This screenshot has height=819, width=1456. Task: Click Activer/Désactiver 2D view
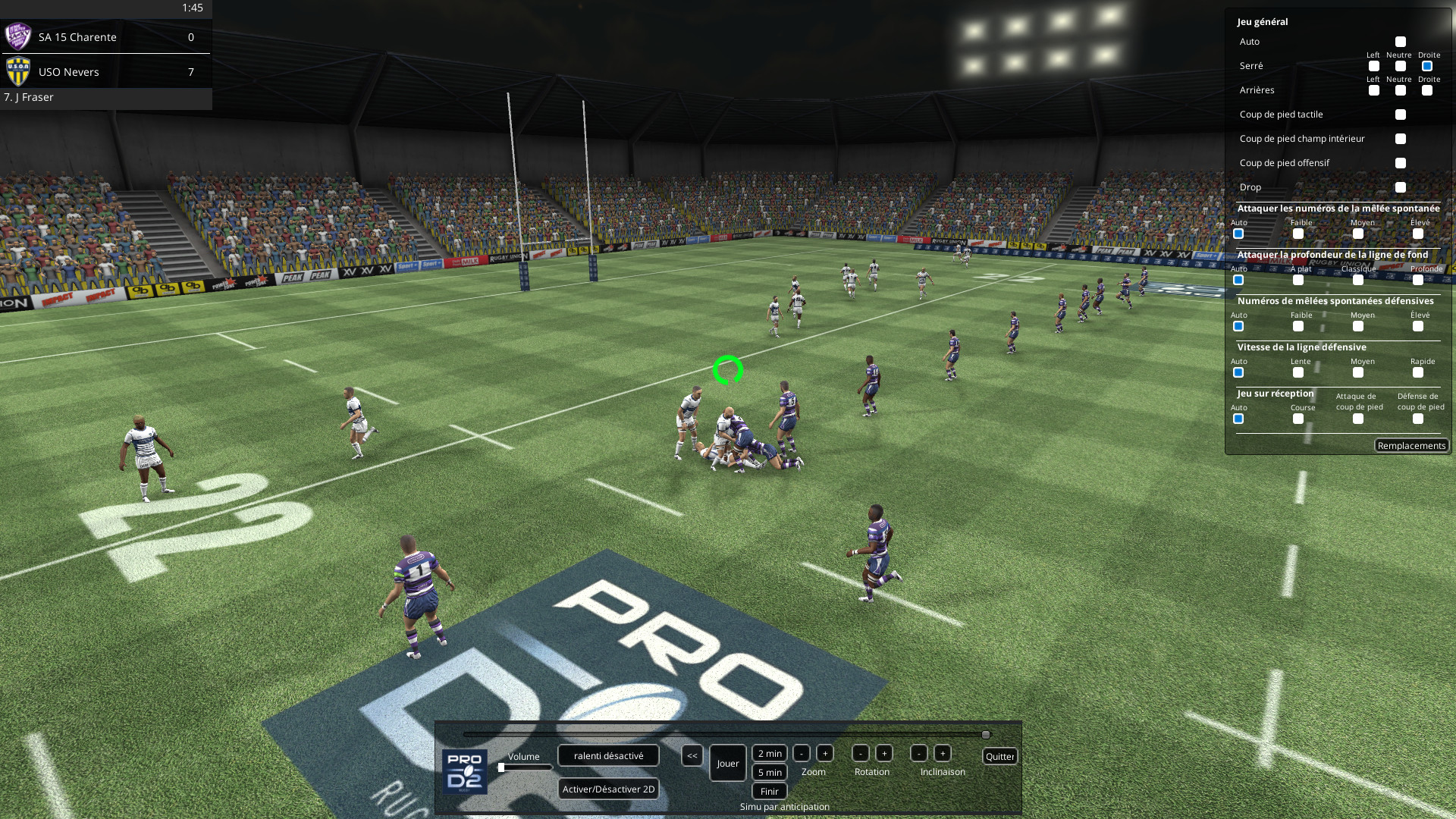click(x=608, y=789)
